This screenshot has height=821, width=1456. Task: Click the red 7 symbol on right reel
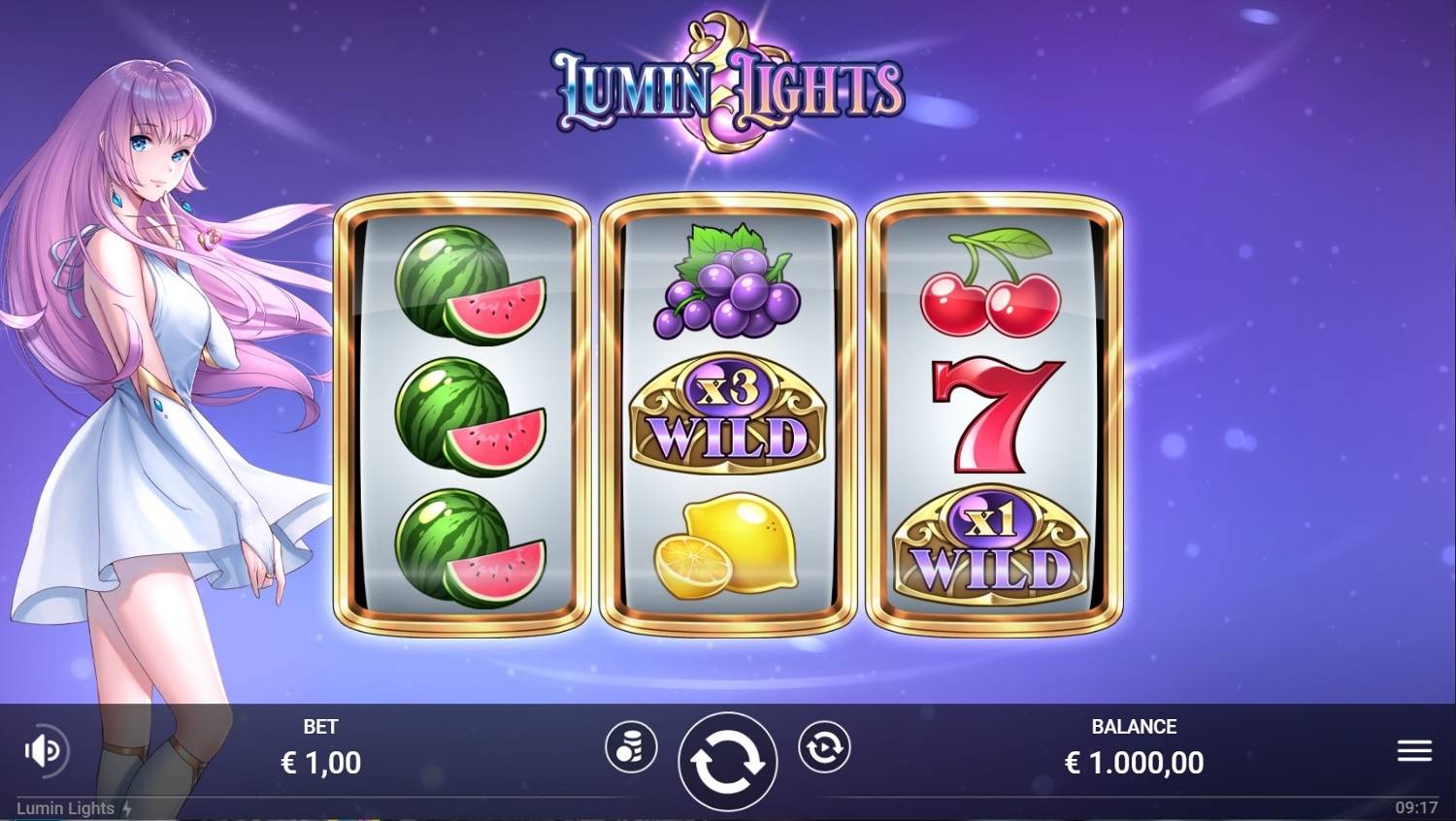click(x=997, y=417)
